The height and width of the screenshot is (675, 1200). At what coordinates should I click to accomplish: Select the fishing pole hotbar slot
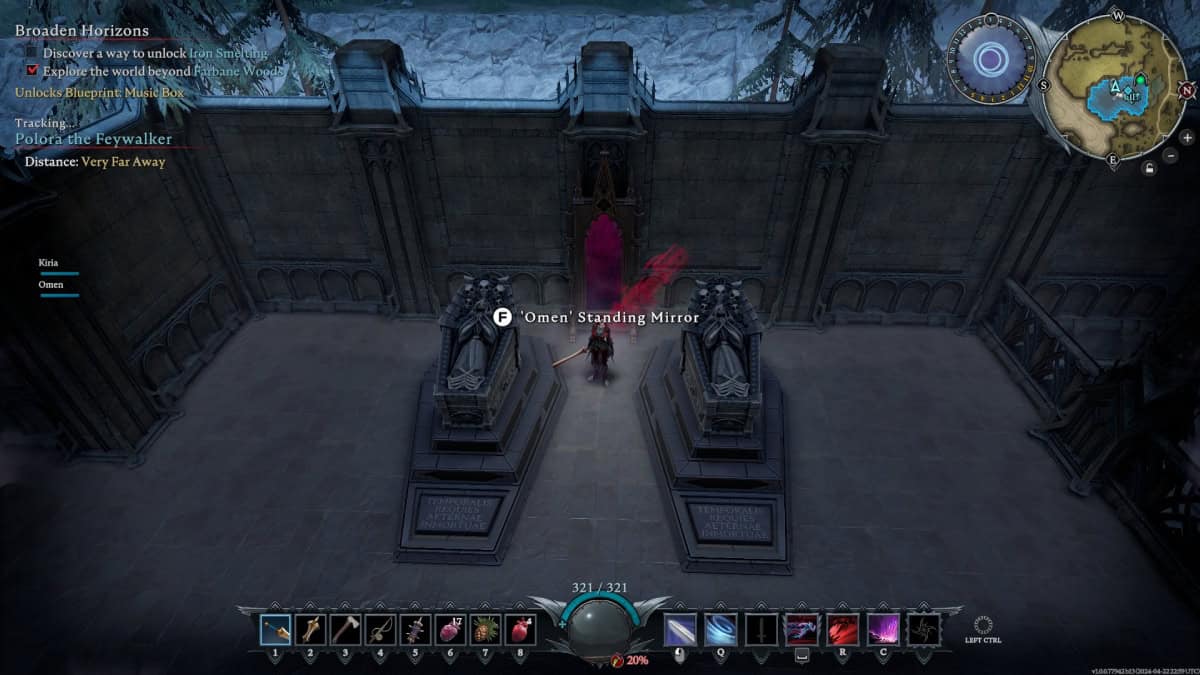(x=381, y=630)
